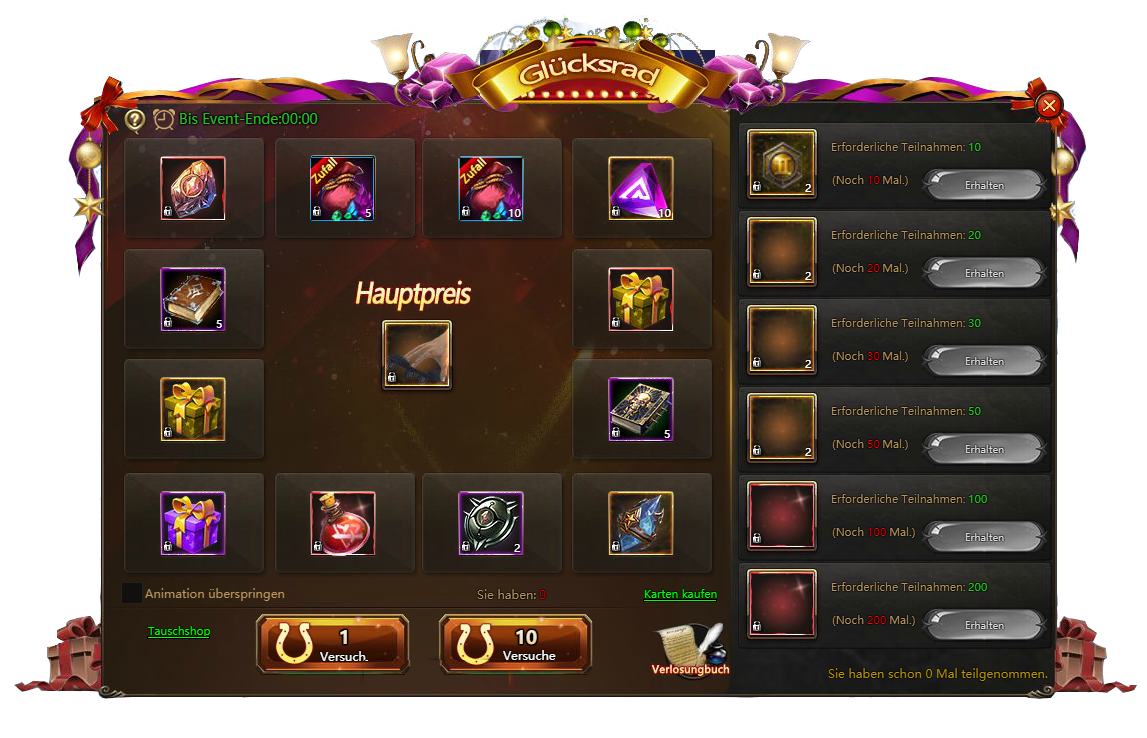
Task: Spin ten times with 10 Versuche button
Action: (515, 643)
